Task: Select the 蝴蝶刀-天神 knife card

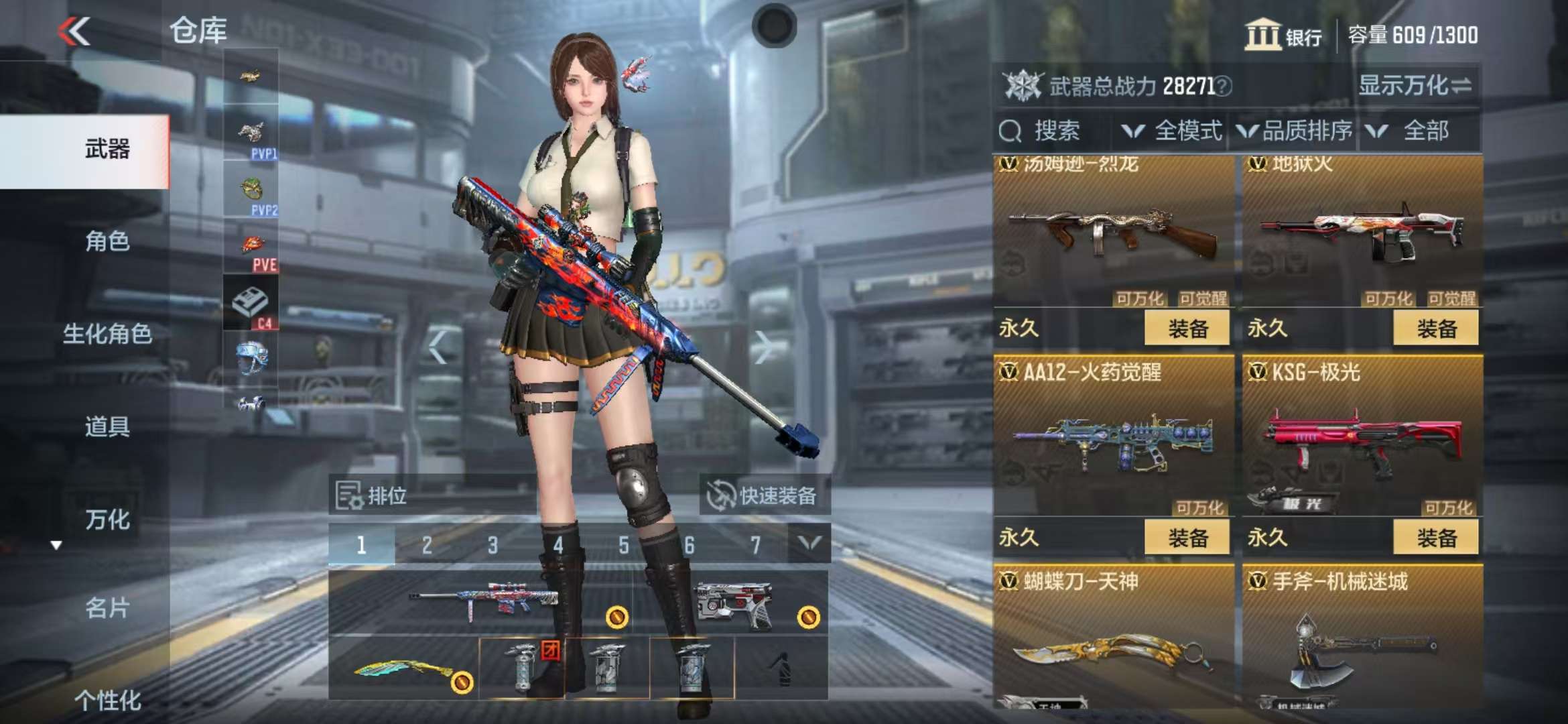Action: point(1112,637)
